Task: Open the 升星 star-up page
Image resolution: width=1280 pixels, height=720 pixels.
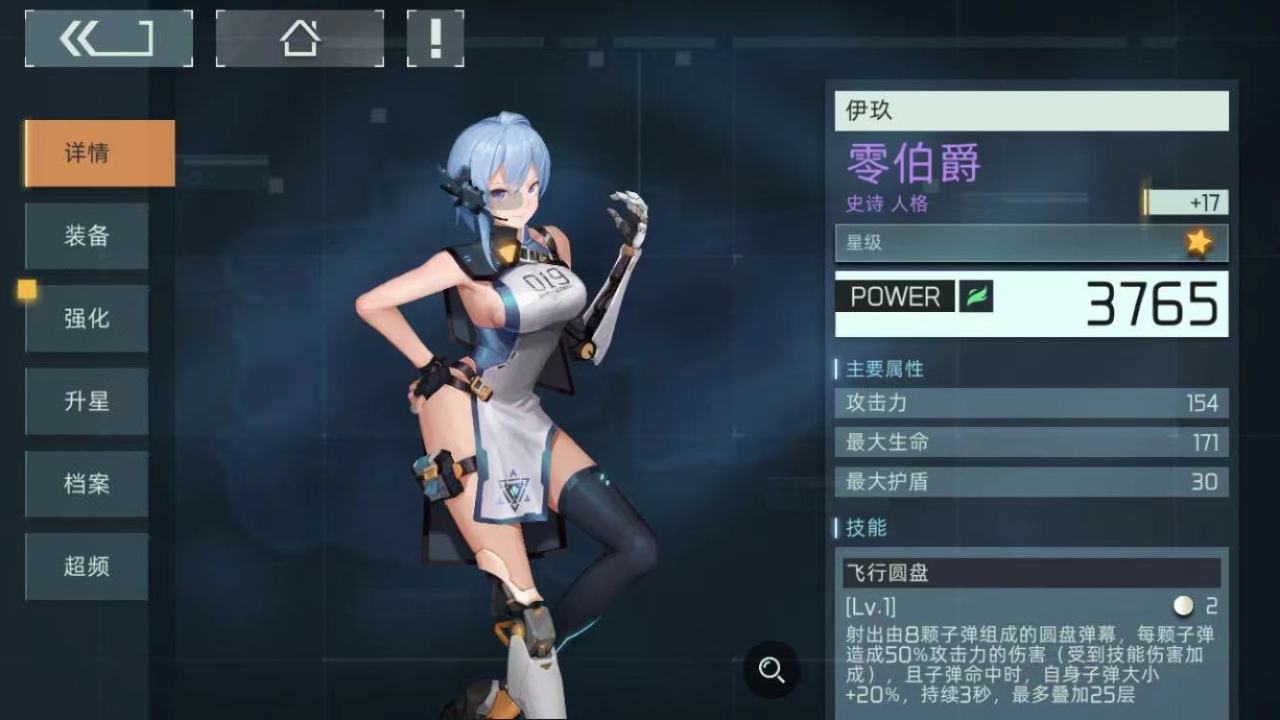Action: click(86, 401)
